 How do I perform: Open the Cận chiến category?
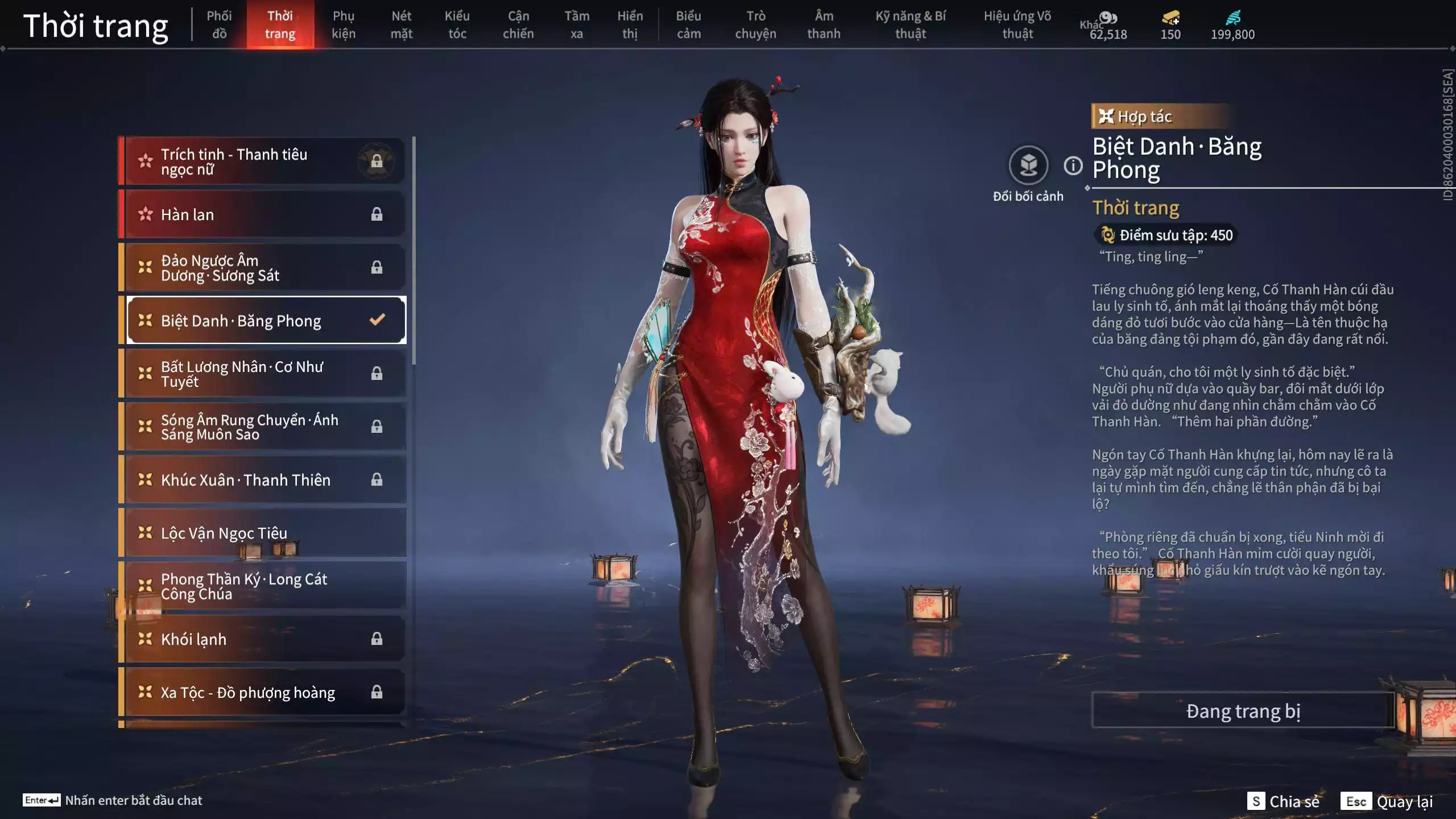[x=518, y=25]
